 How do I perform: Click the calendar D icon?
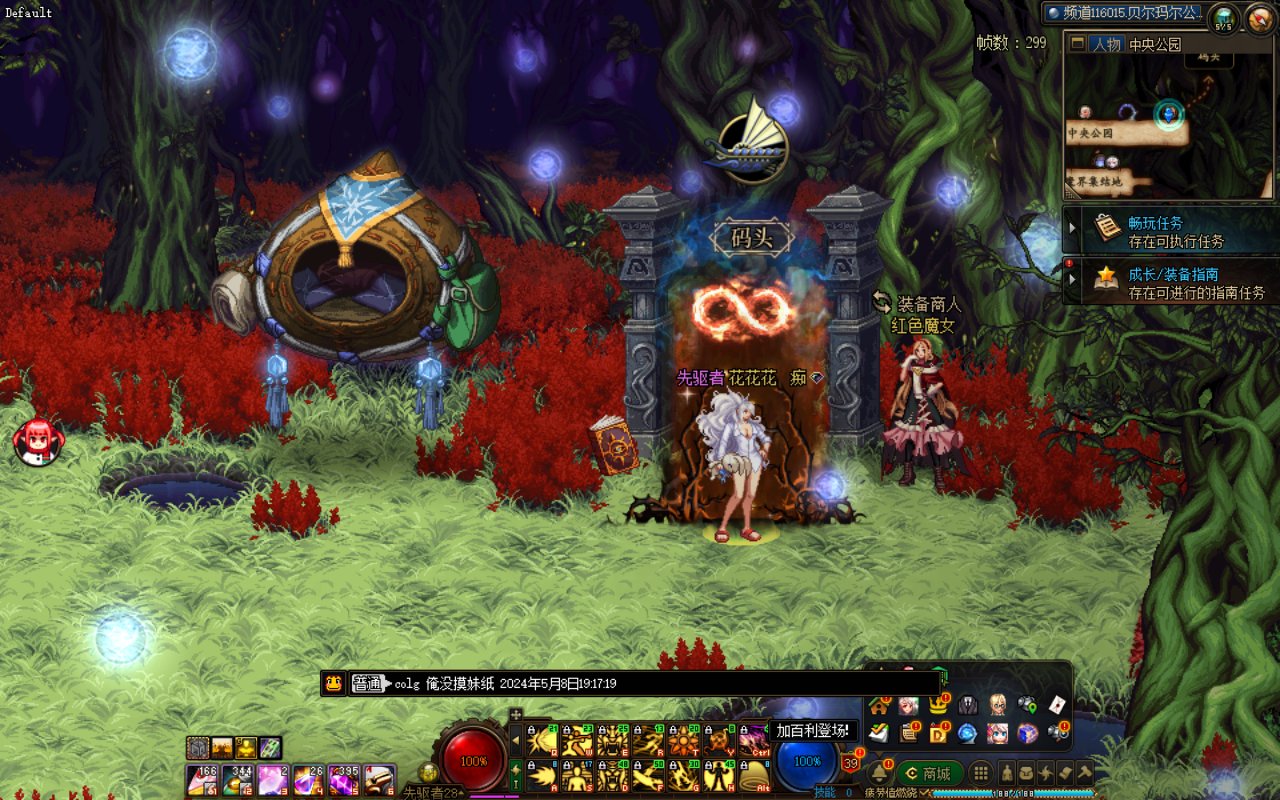(938, 733)
